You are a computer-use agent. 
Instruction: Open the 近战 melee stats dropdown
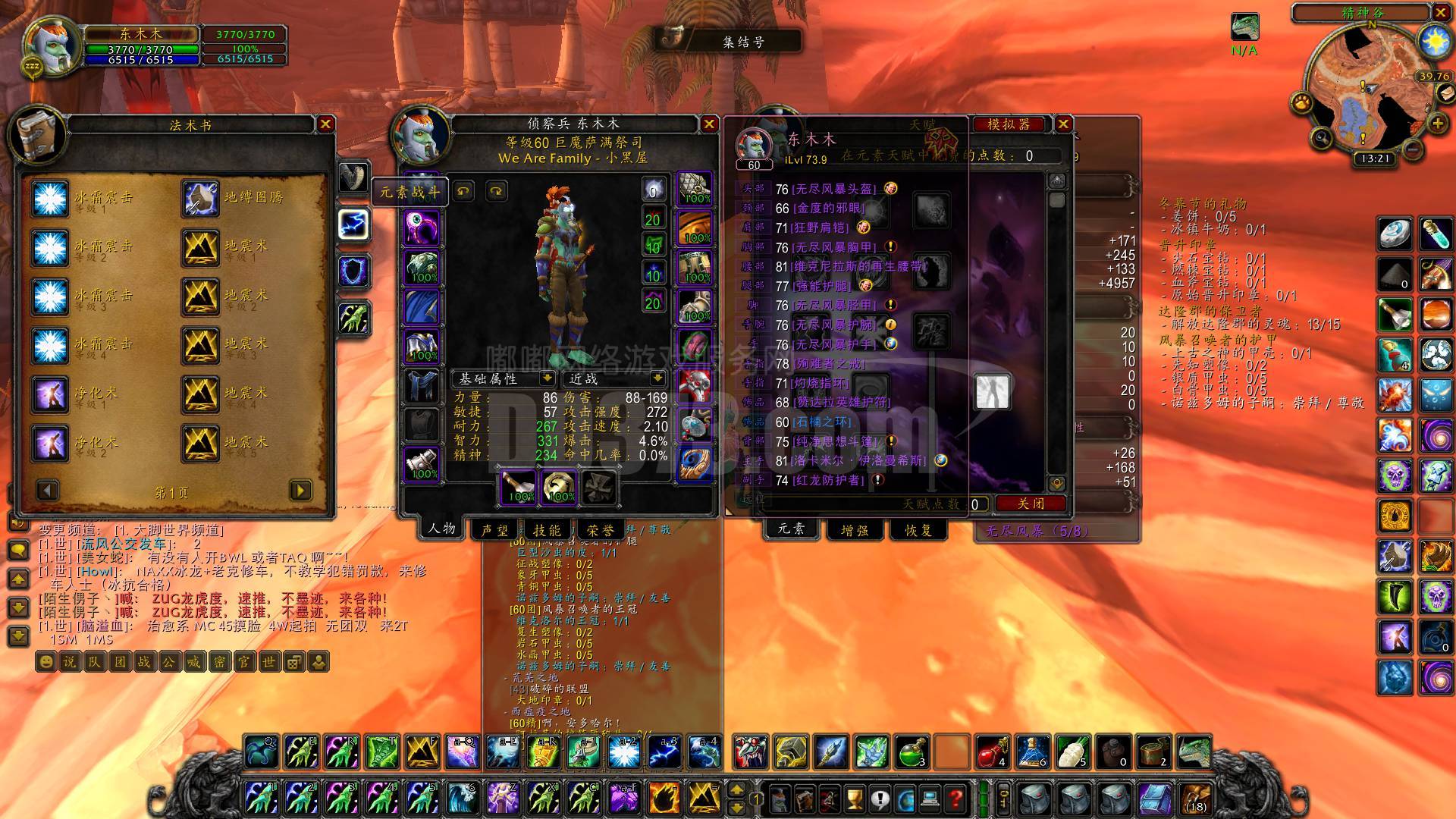coord(657,378)
